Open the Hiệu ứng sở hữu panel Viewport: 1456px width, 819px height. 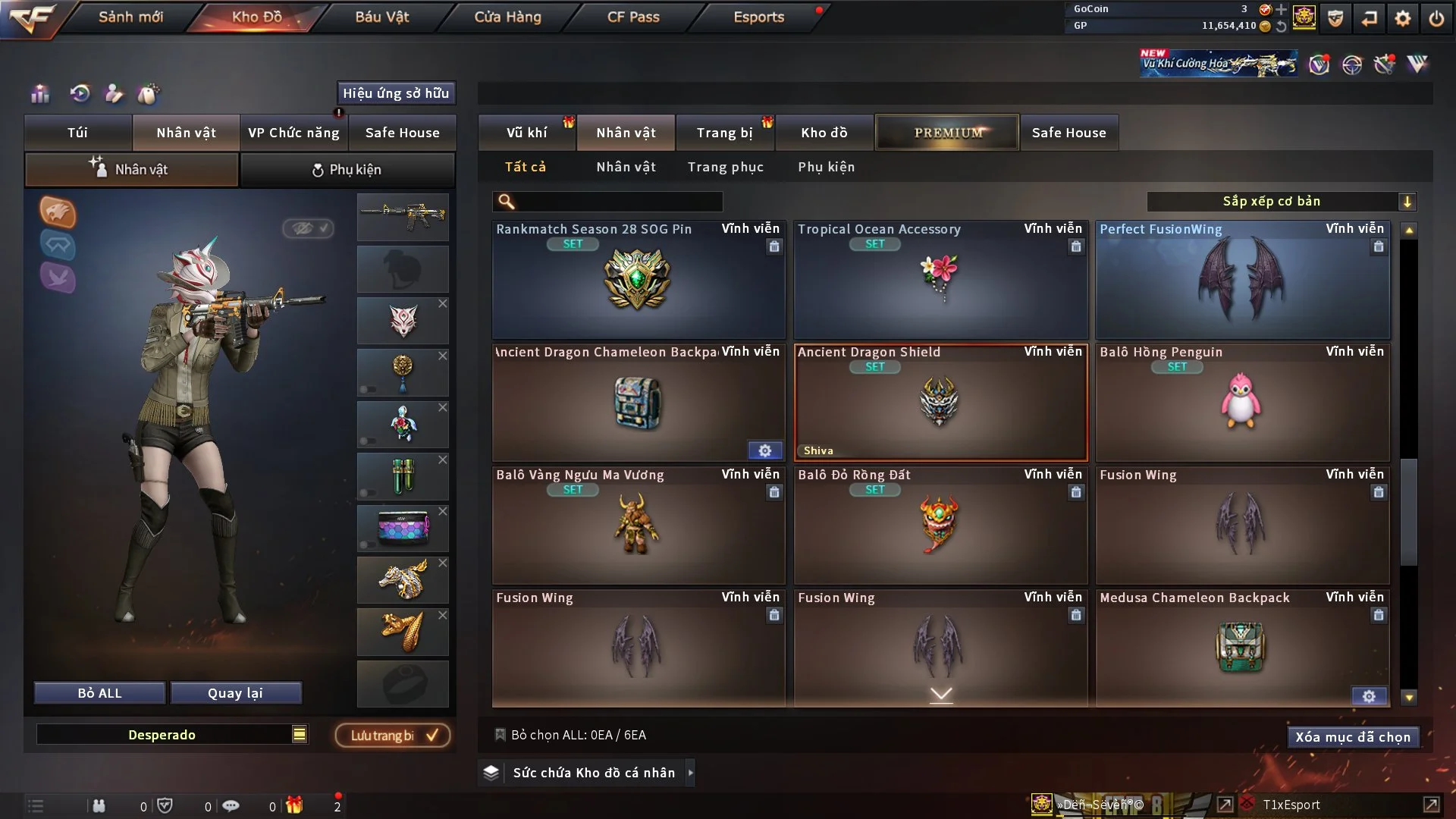point(396,93)
